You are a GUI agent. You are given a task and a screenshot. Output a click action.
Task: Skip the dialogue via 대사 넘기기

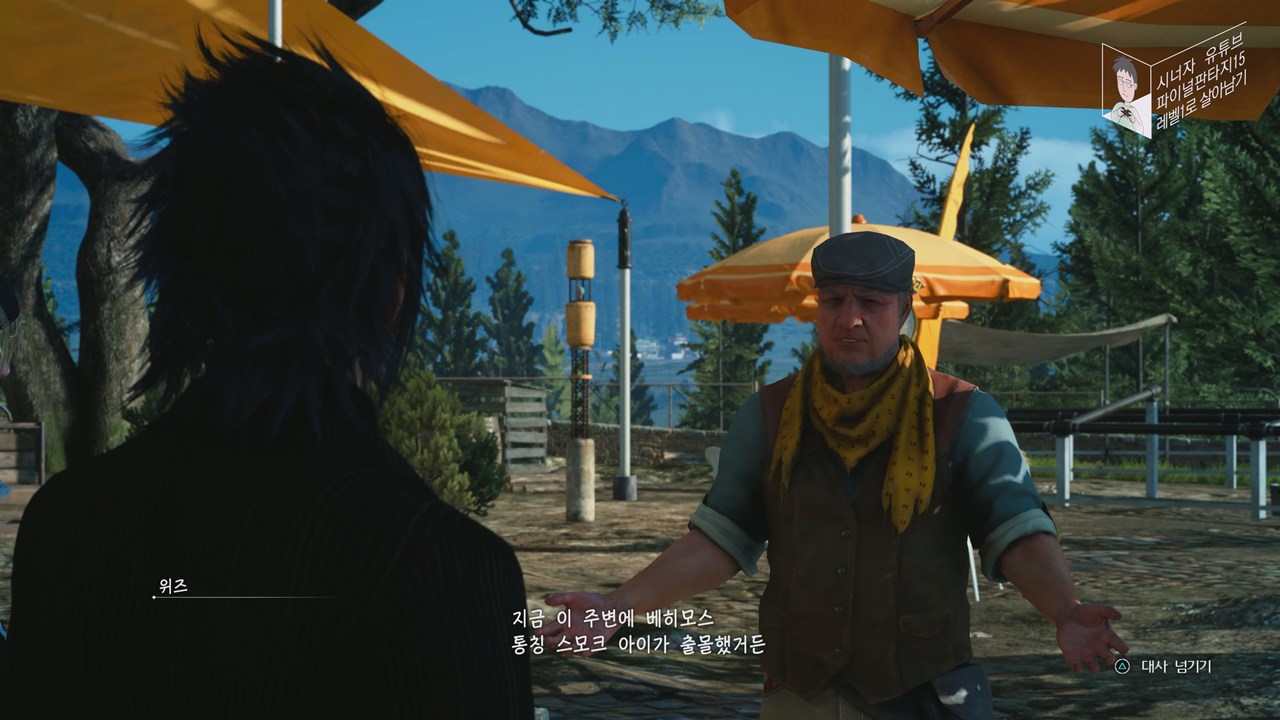click(x=1165, y=666)
